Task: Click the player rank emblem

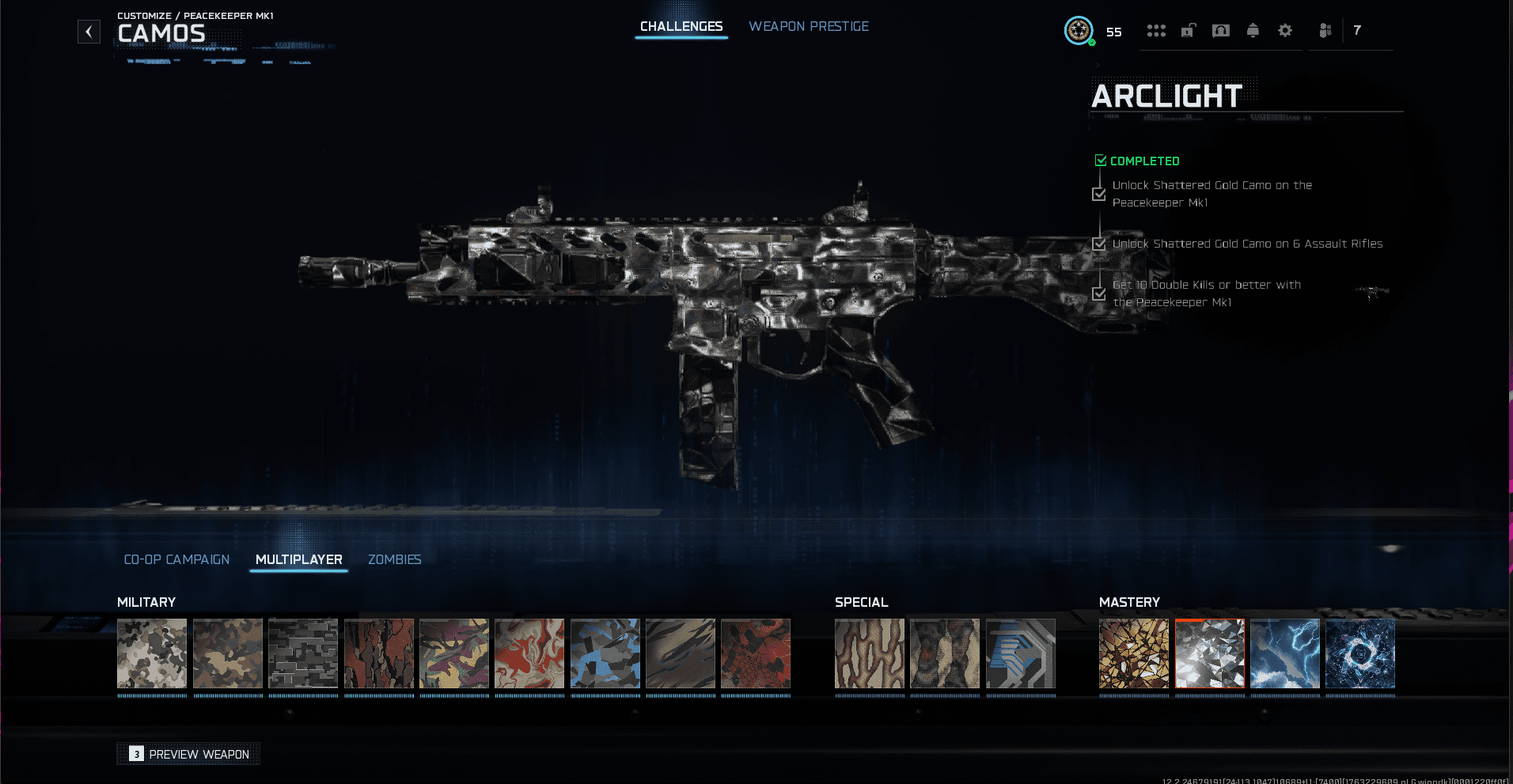Action: point(1078,31)
